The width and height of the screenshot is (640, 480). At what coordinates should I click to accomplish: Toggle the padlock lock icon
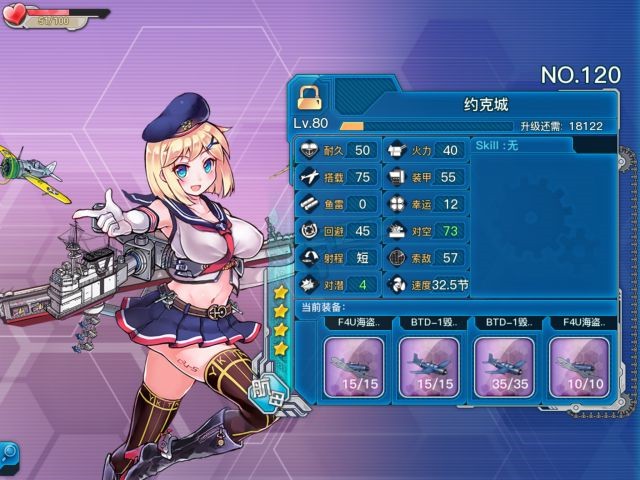click(x=310, y=96)
